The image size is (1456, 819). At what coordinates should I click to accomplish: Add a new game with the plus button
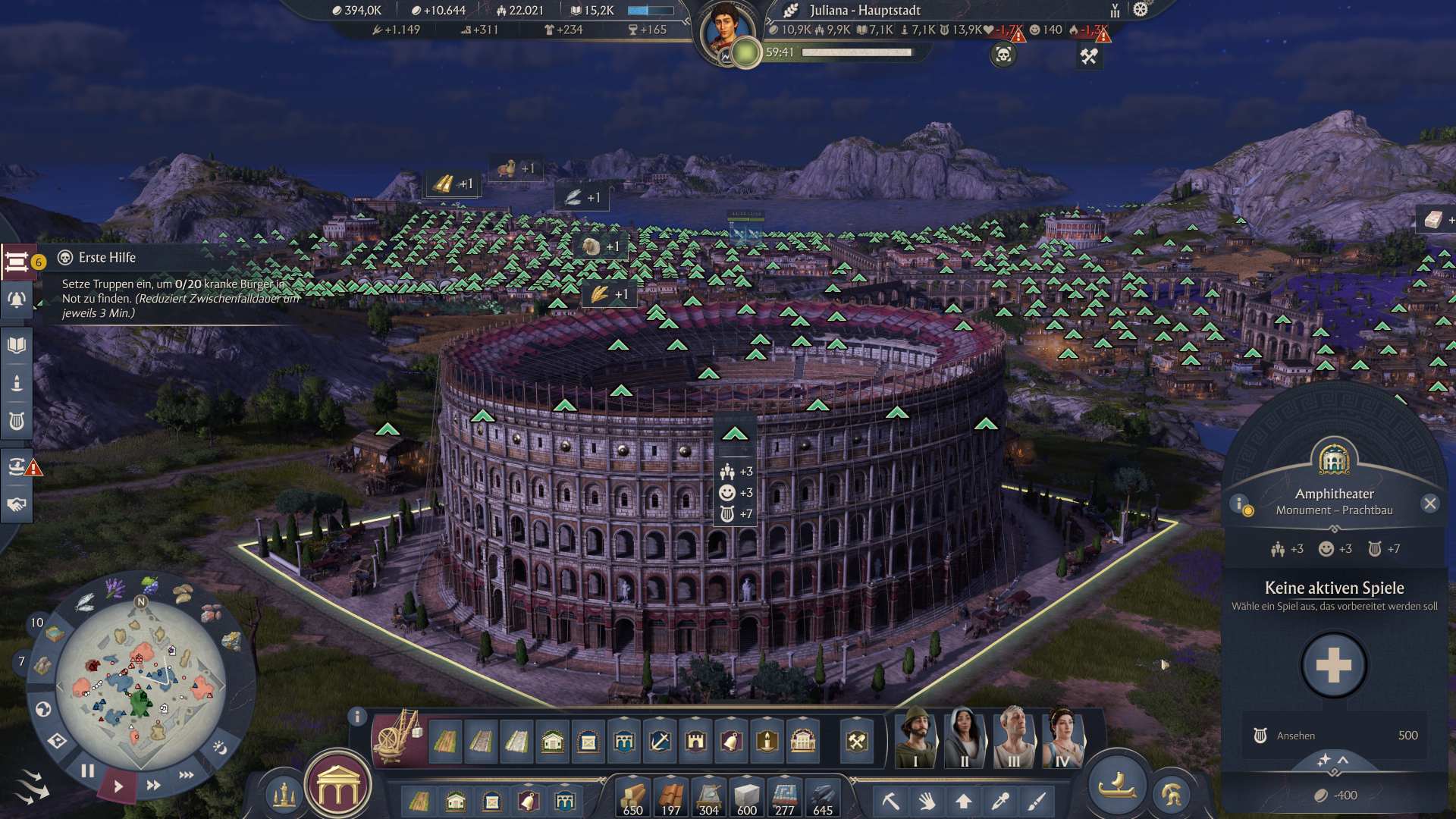click(1333, 665)
